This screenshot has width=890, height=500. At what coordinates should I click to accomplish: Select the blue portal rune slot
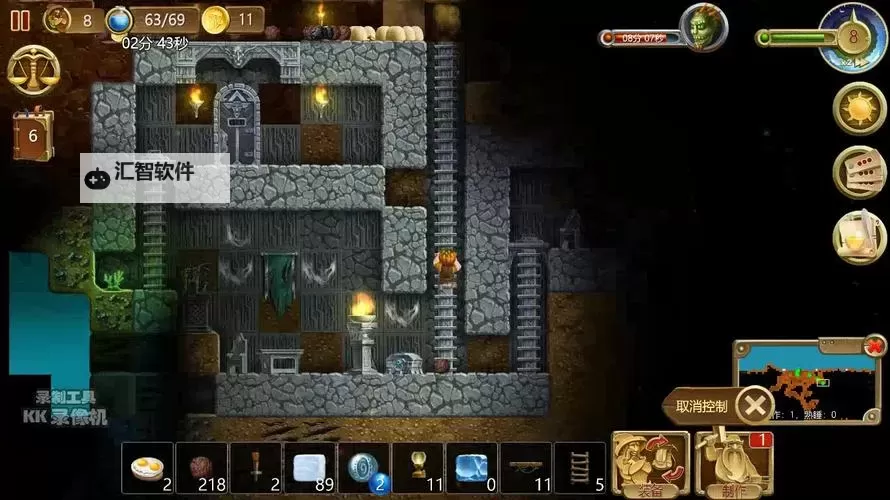pyautogui.click(x=364, y=468)
